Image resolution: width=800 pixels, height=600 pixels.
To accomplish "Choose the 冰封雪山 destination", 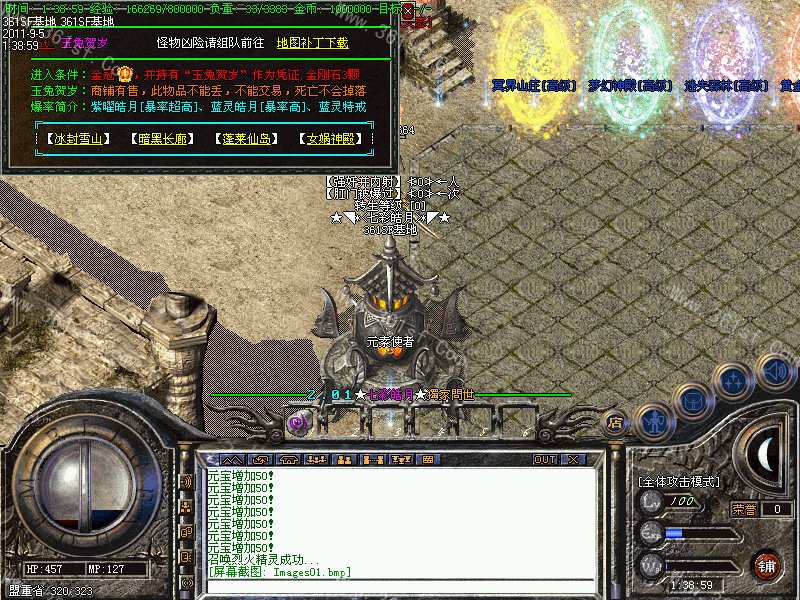I will click(x=78, y=138).
